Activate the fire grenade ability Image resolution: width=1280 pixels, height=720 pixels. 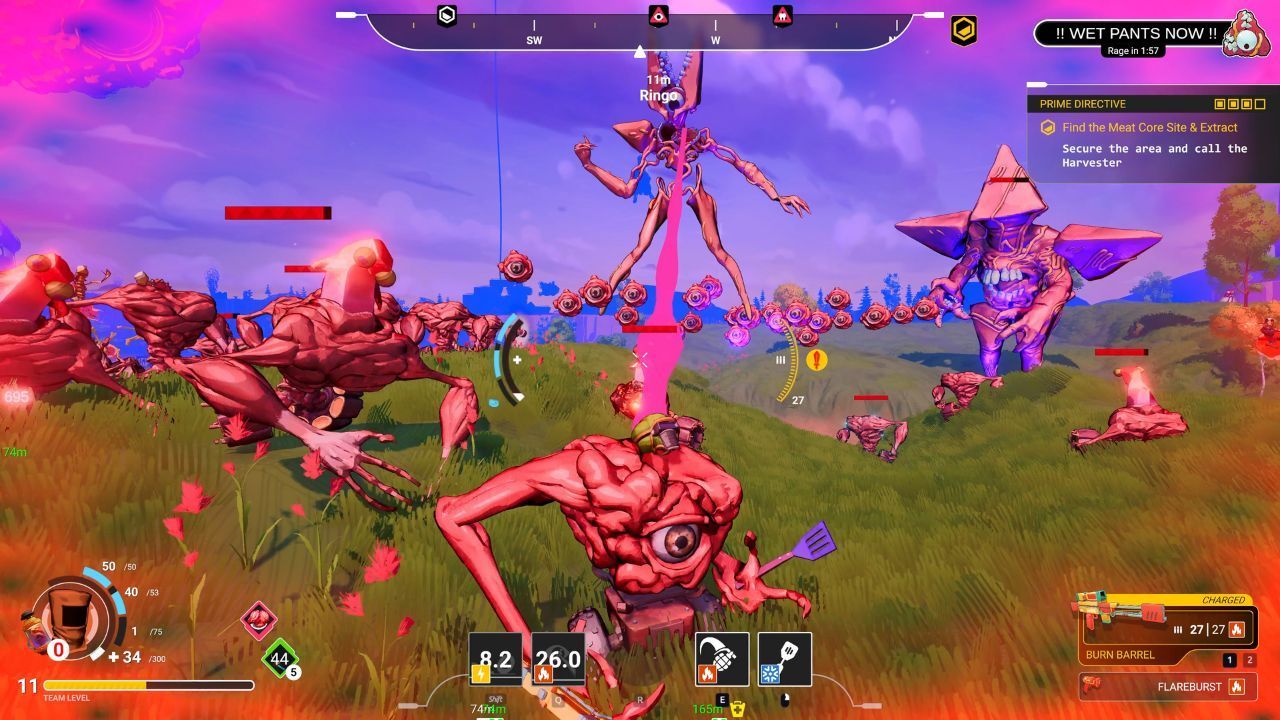722,659
